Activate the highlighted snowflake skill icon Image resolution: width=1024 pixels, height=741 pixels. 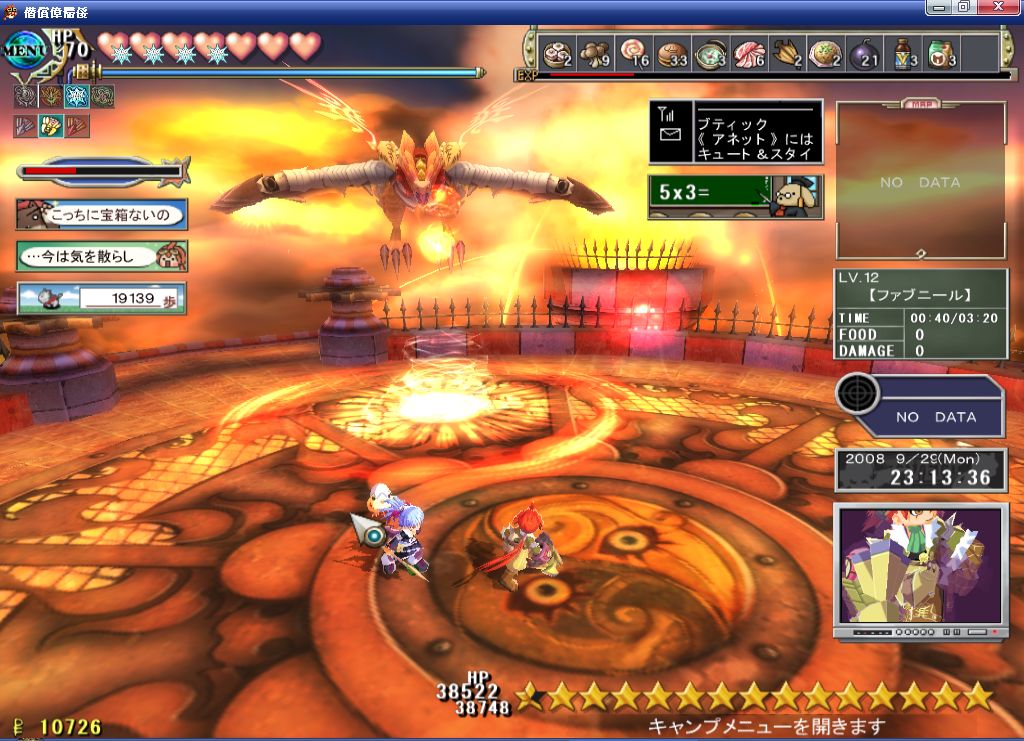point(77,96)
